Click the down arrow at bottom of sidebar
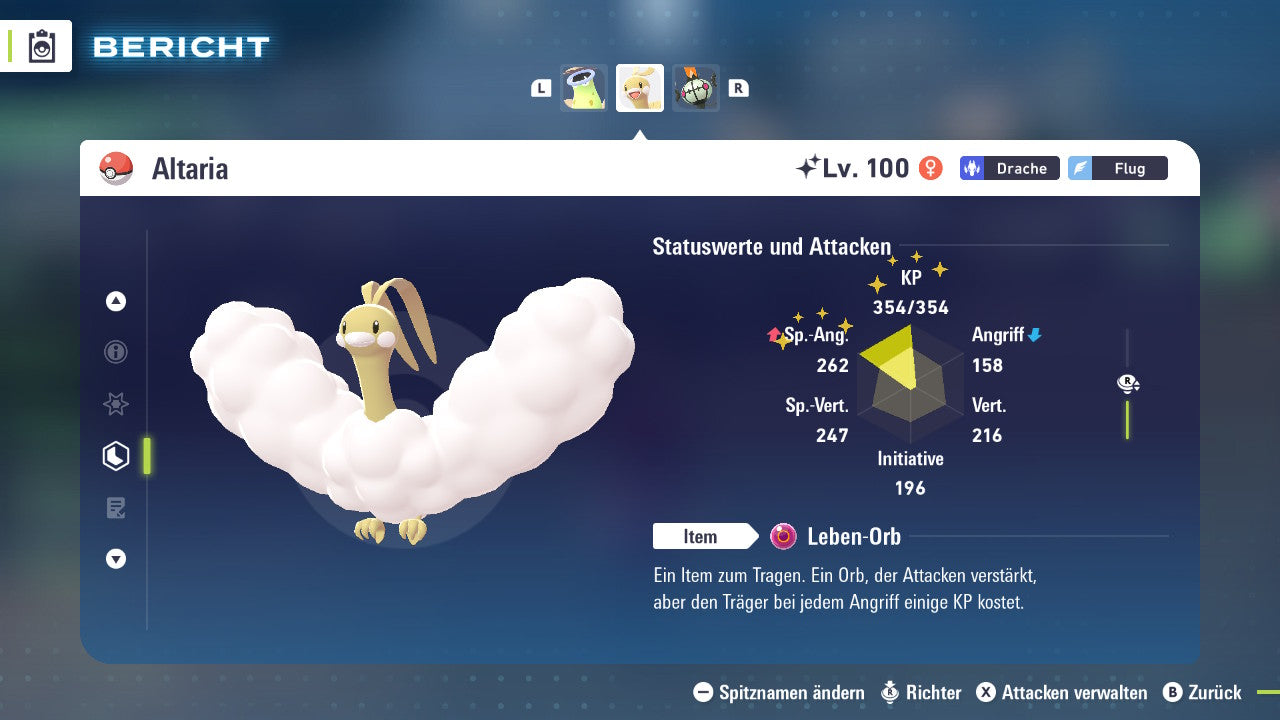This screenshot has height=720, width=1280. pyautogui.click(x=115, y=559)
